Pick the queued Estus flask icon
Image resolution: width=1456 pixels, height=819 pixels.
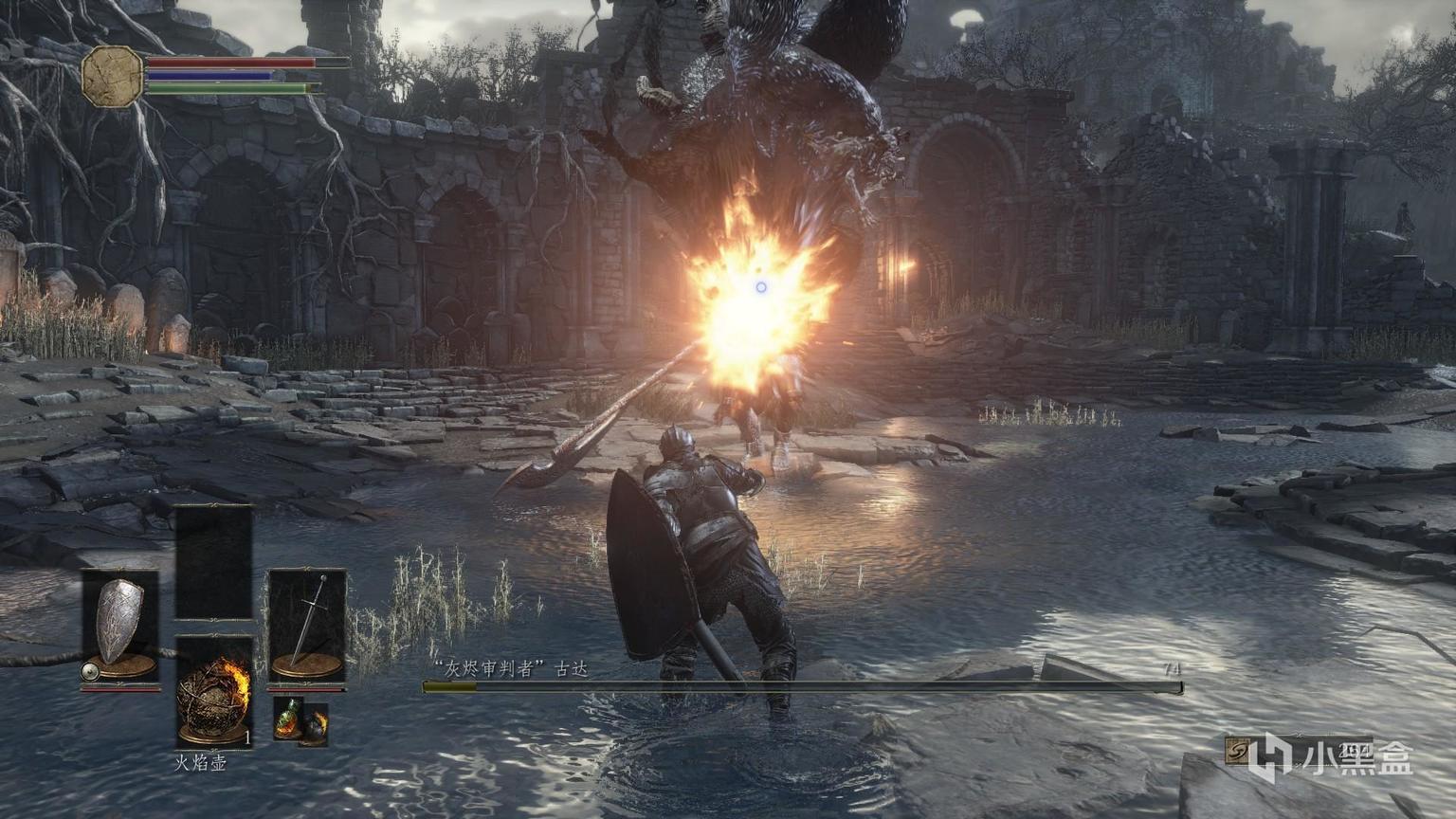(x=287, y=720)
